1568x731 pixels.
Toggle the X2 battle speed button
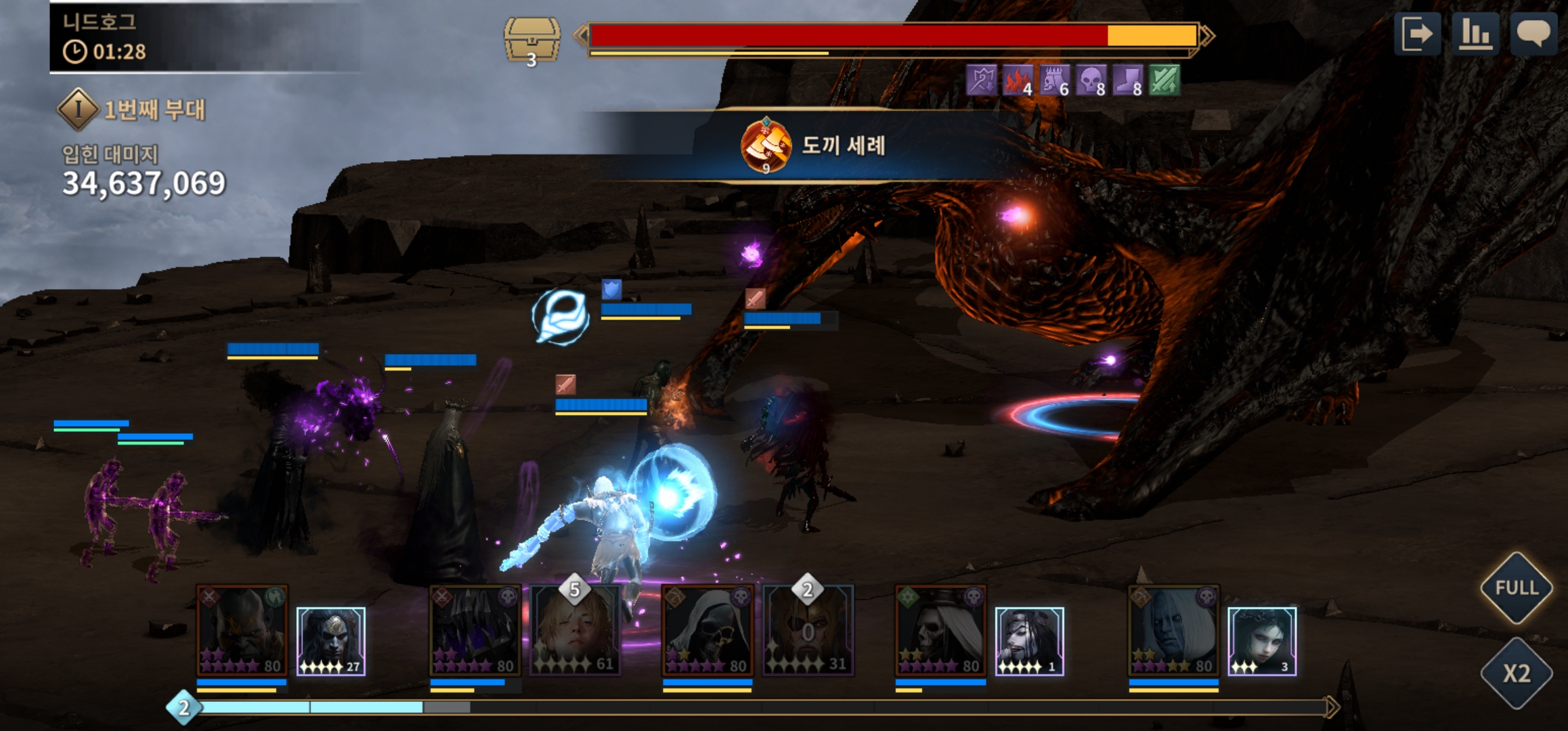point(1516,673)
